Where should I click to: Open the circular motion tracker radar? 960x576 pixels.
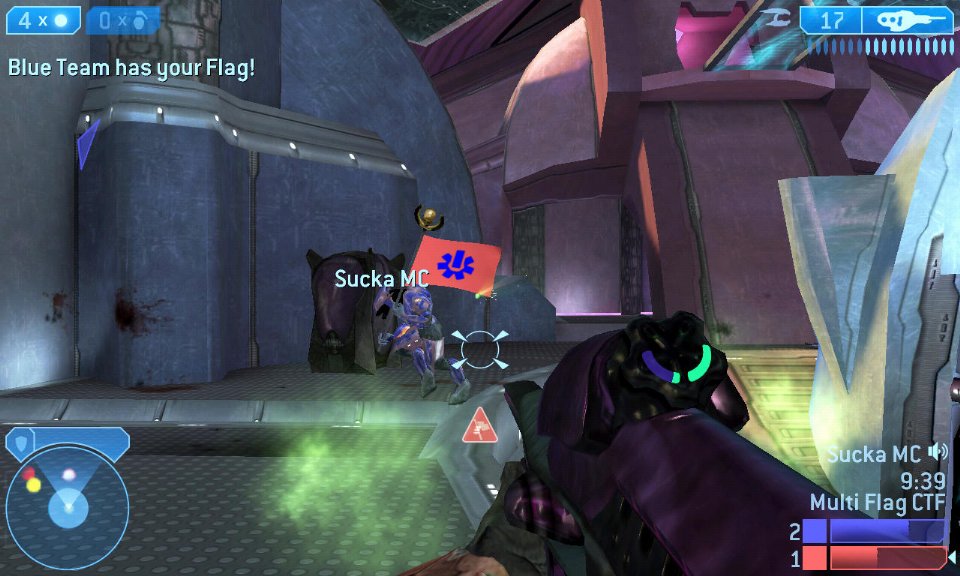click(x=67, y=504)
